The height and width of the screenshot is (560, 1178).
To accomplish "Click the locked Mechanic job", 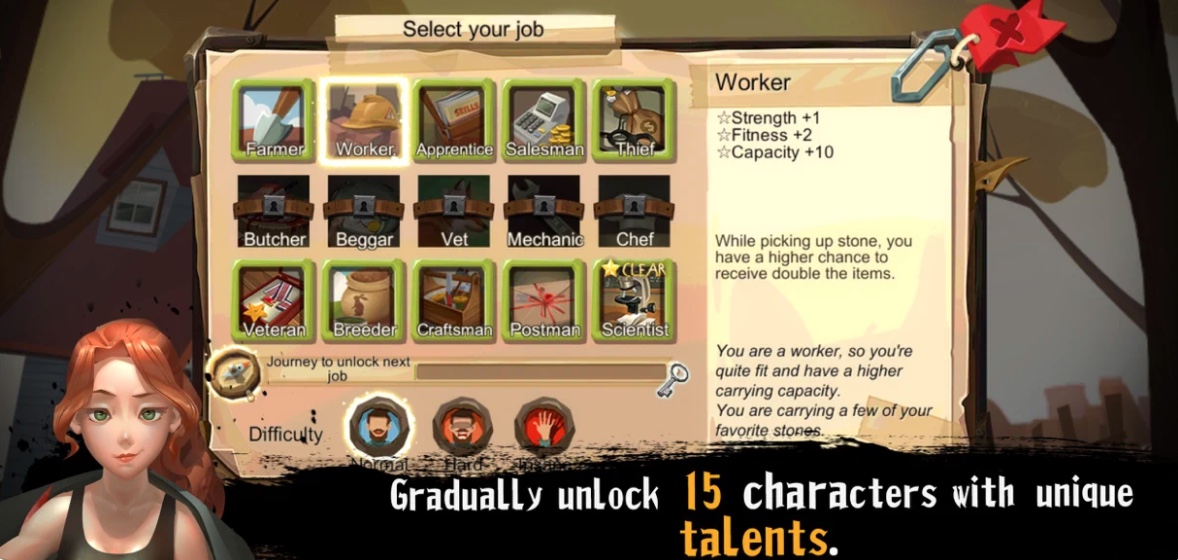I will pyautogui.click(x=544, y=211).
